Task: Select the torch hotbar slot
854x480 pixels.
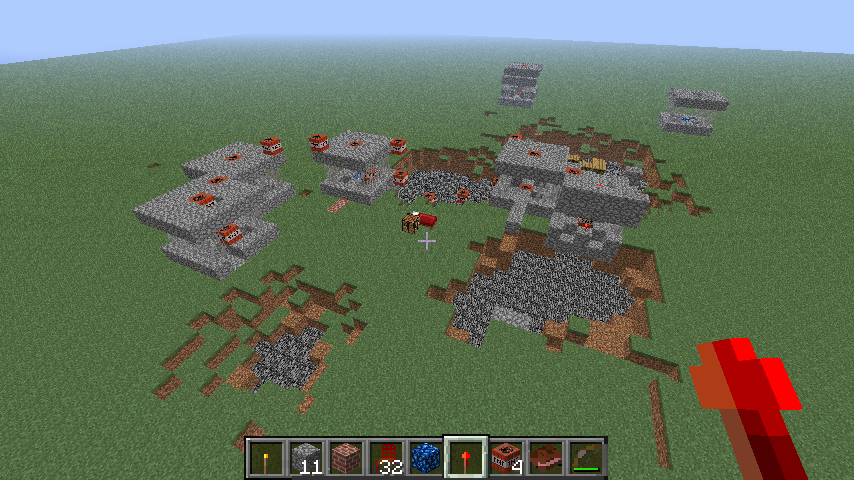Action: click(x=266, y=458)
